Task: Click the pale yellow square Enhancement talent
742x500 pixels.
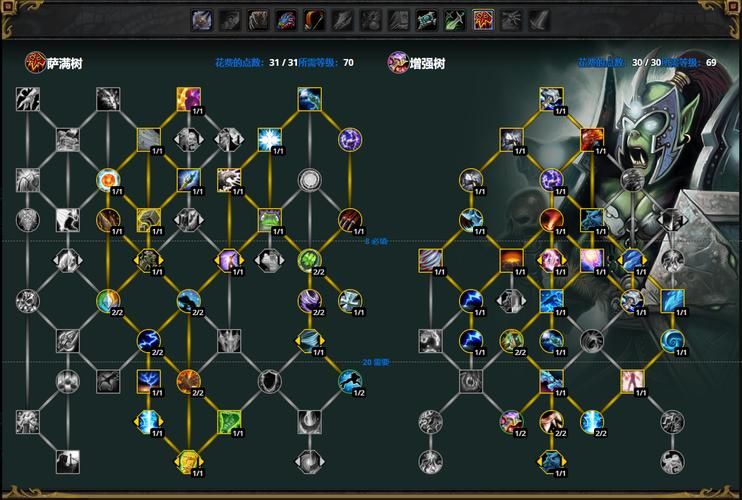Action: [632, 380]
